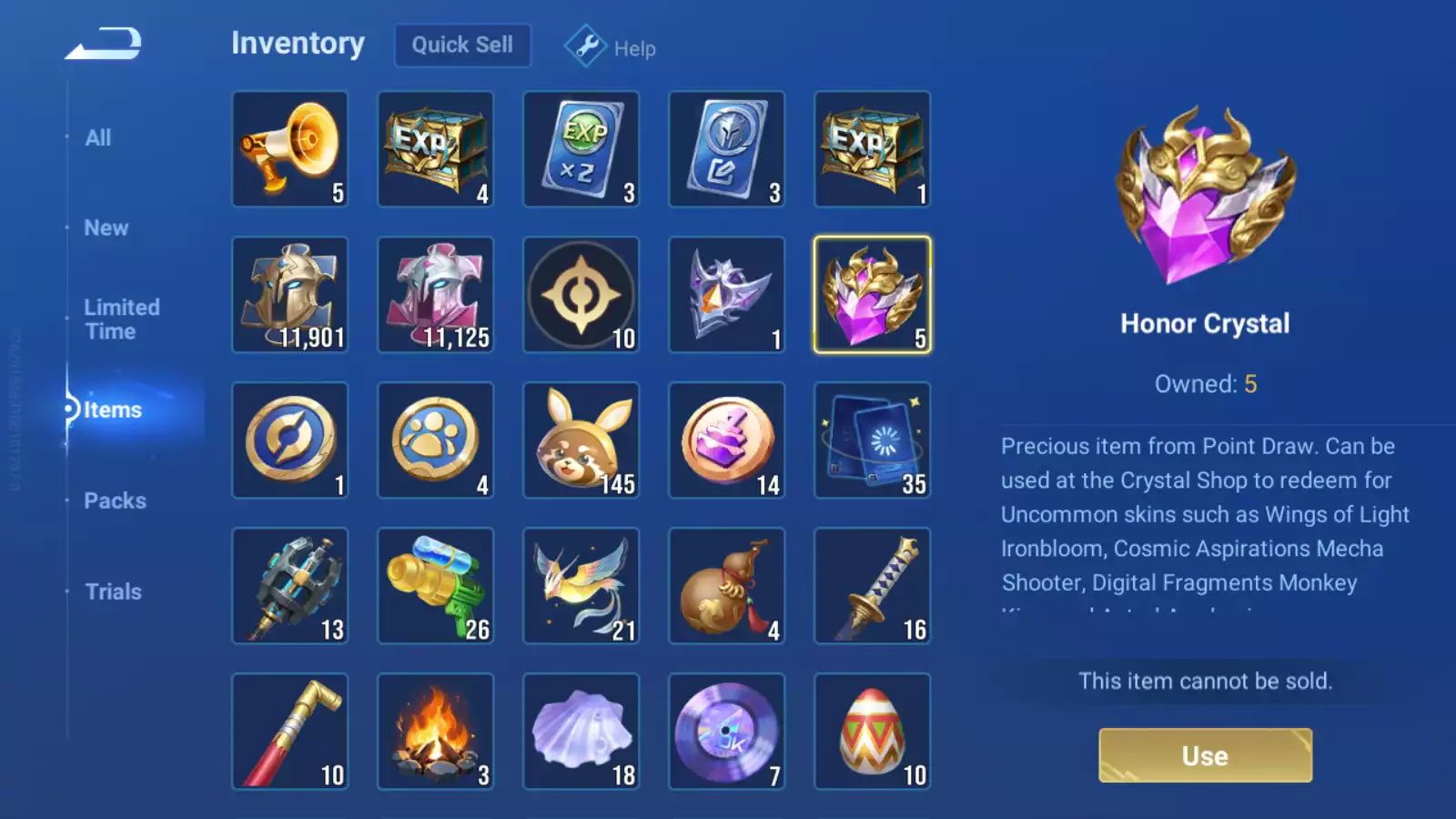Choose the gourd bottle item
This screenshot has width=1456, height=819.
coord(727,586)
